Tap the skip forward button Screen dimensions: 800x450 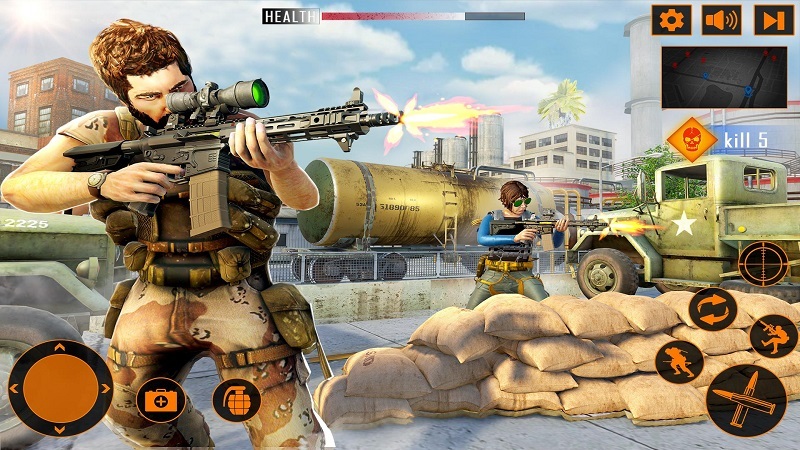pyautogui.click(x=771, y=20)
